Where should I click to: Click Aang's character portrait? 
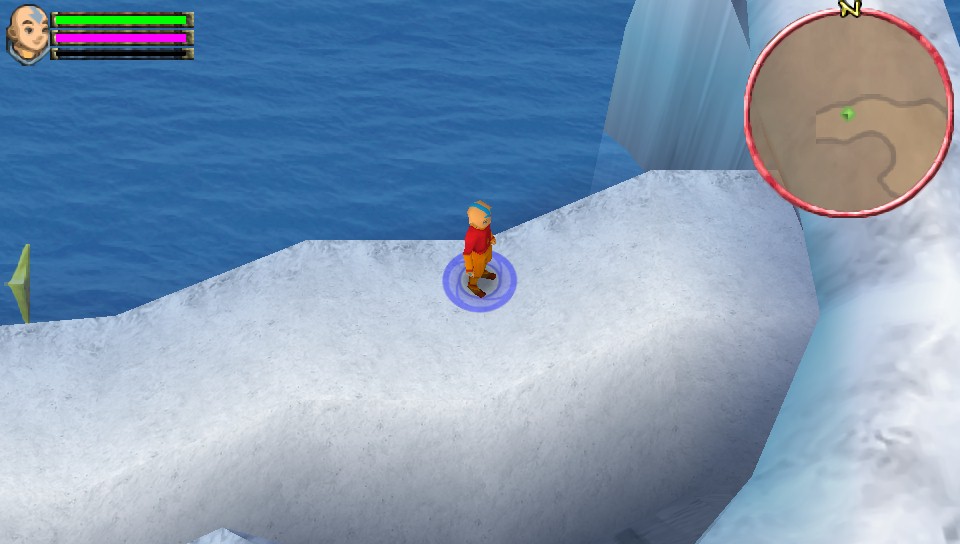(x=27, y=35)
